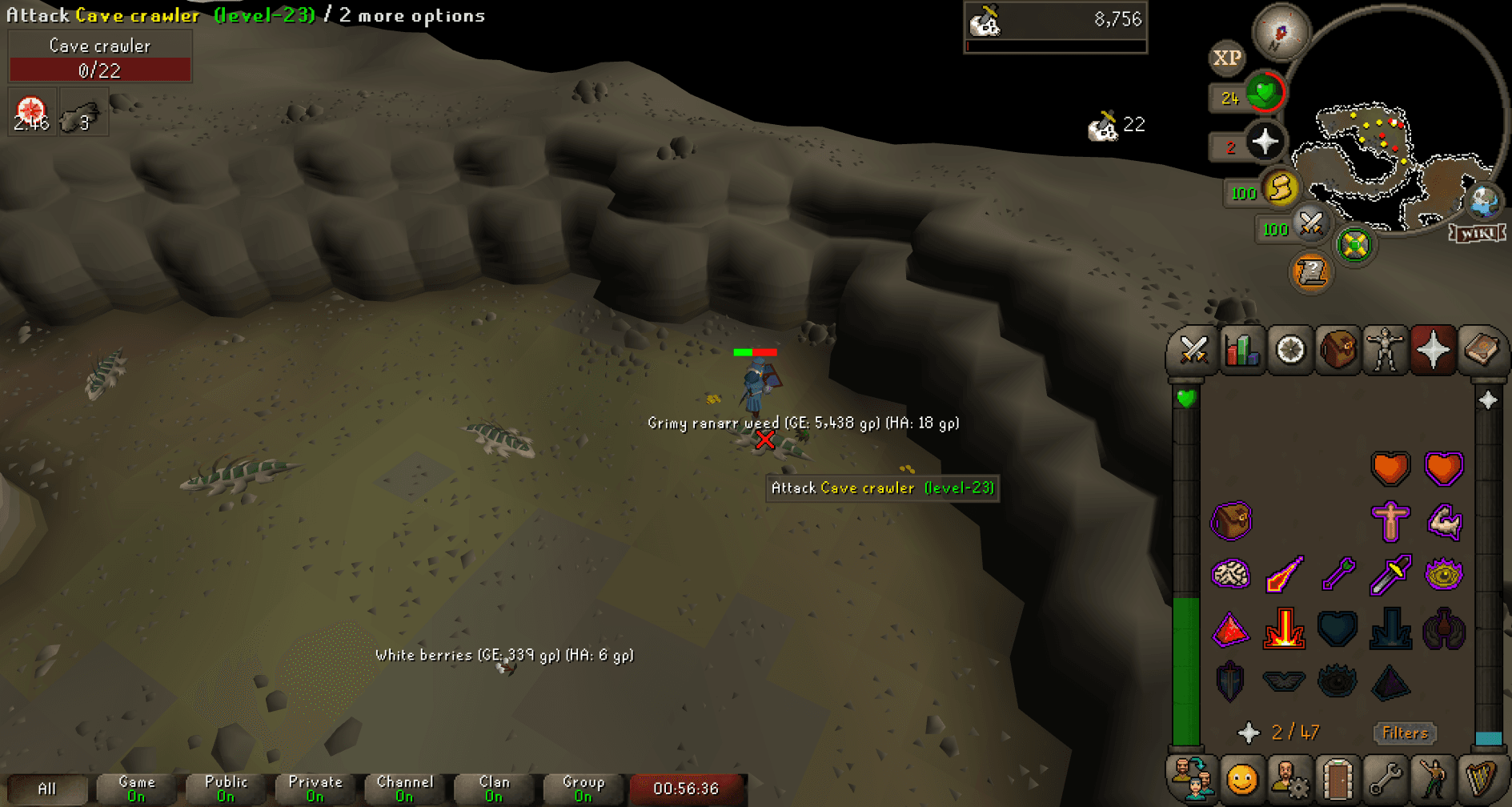Activate the Redemption heart prayer

1338,628
